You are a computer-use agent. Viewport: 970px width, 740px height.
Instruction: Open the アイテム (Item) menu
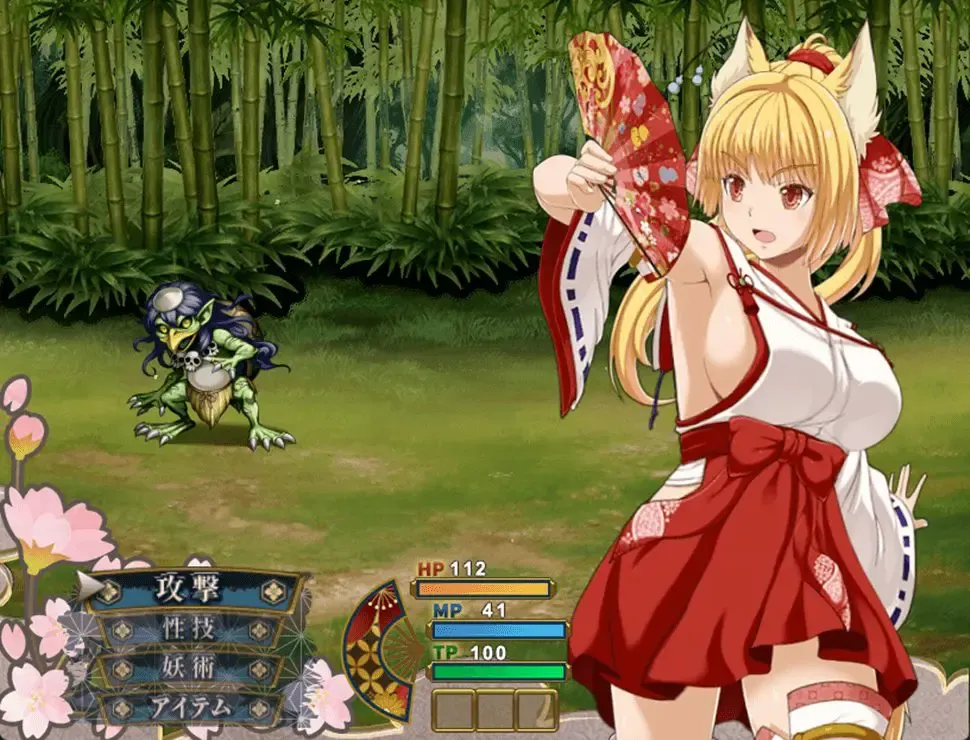coord(192,707)
